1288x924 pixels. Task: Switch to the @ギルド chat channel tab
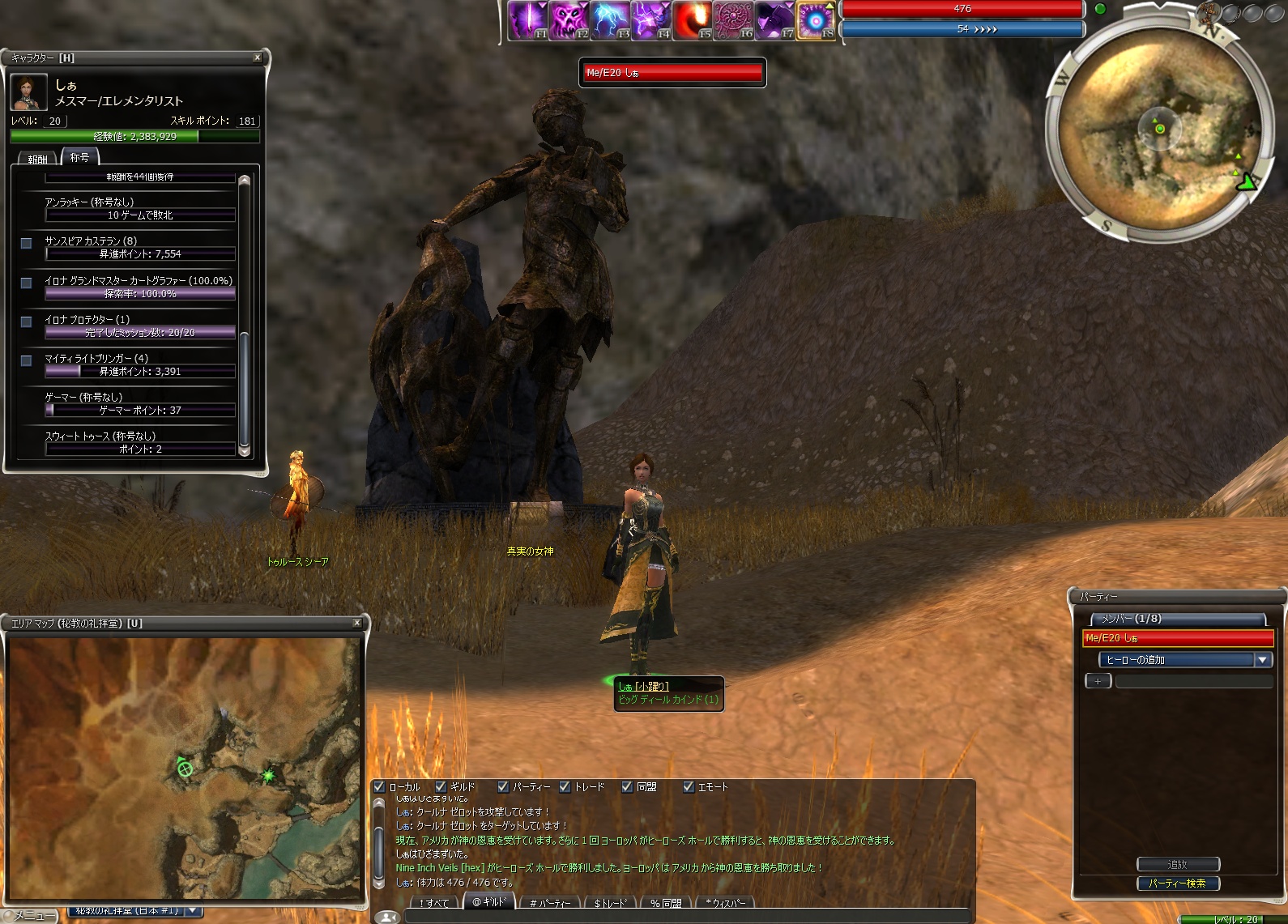pyautogui.click(x=488, y=902)
